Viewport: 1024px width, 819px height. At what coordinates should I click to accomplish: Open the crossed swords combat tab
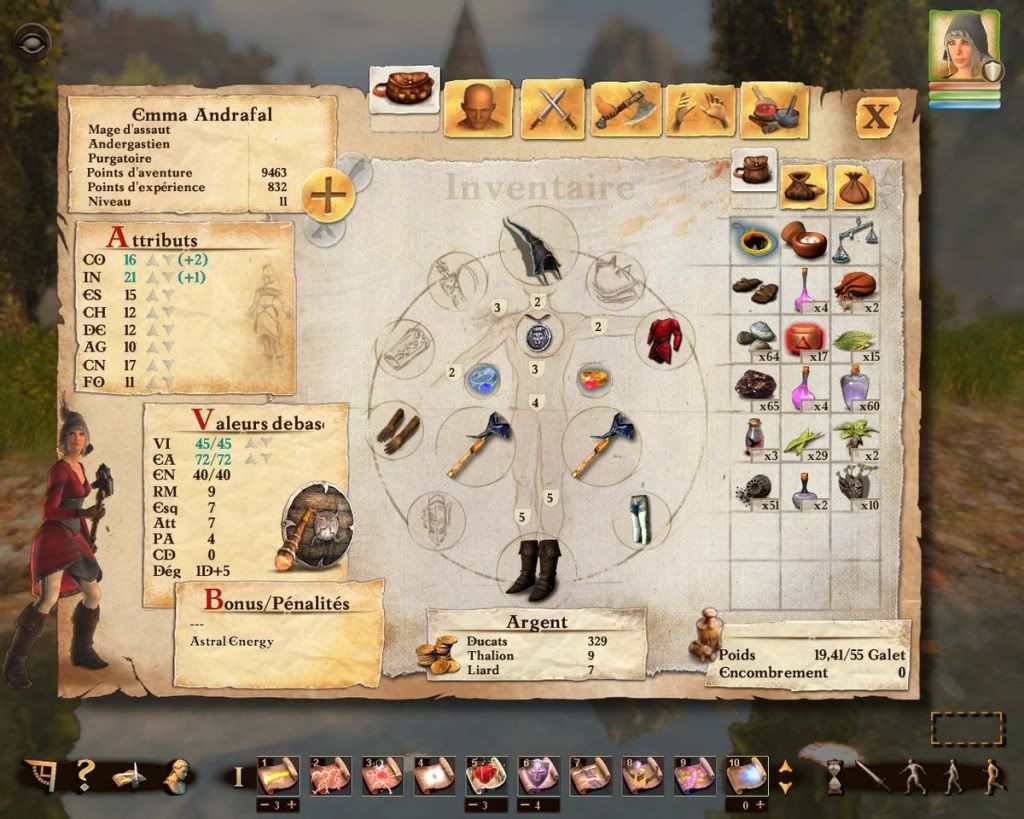(549, 108)
